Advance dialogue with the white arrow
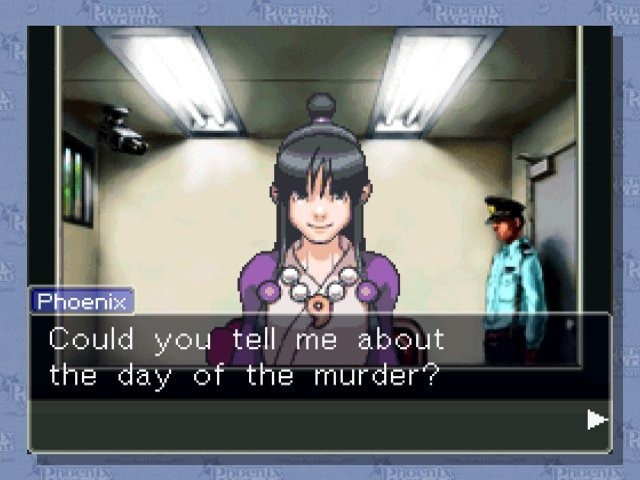Screen dimensions: 640x480 click(597, 419)
